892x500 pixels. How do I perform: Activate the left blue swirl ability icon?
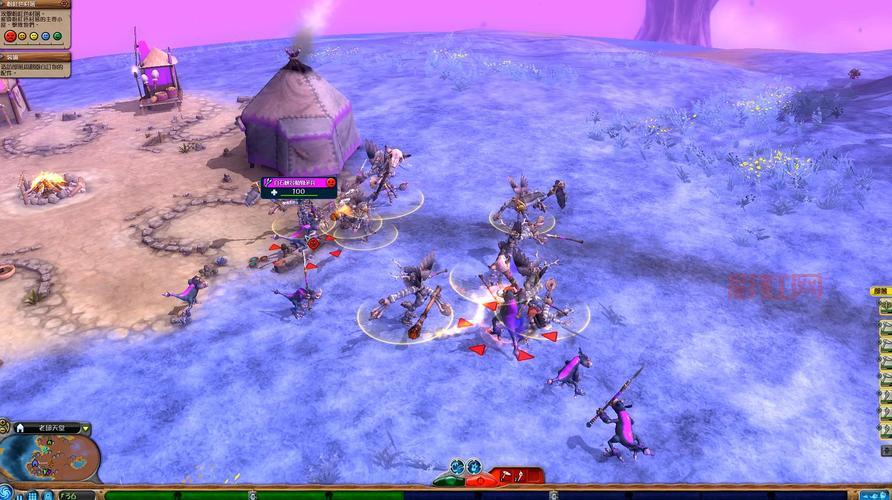pyautogui.click(x=457, y=466)
